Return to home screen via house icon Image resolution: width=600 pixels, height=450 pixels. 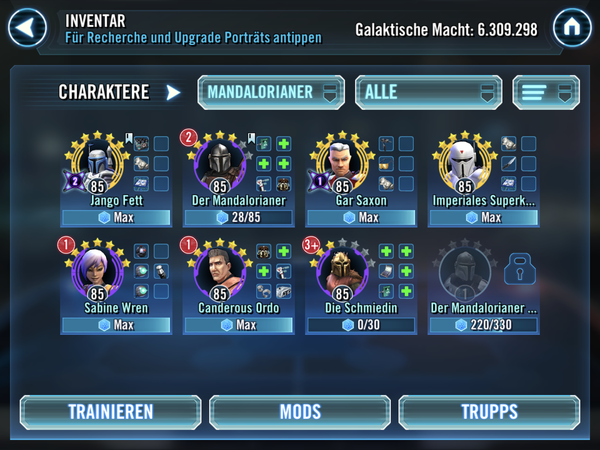(570, 26)
